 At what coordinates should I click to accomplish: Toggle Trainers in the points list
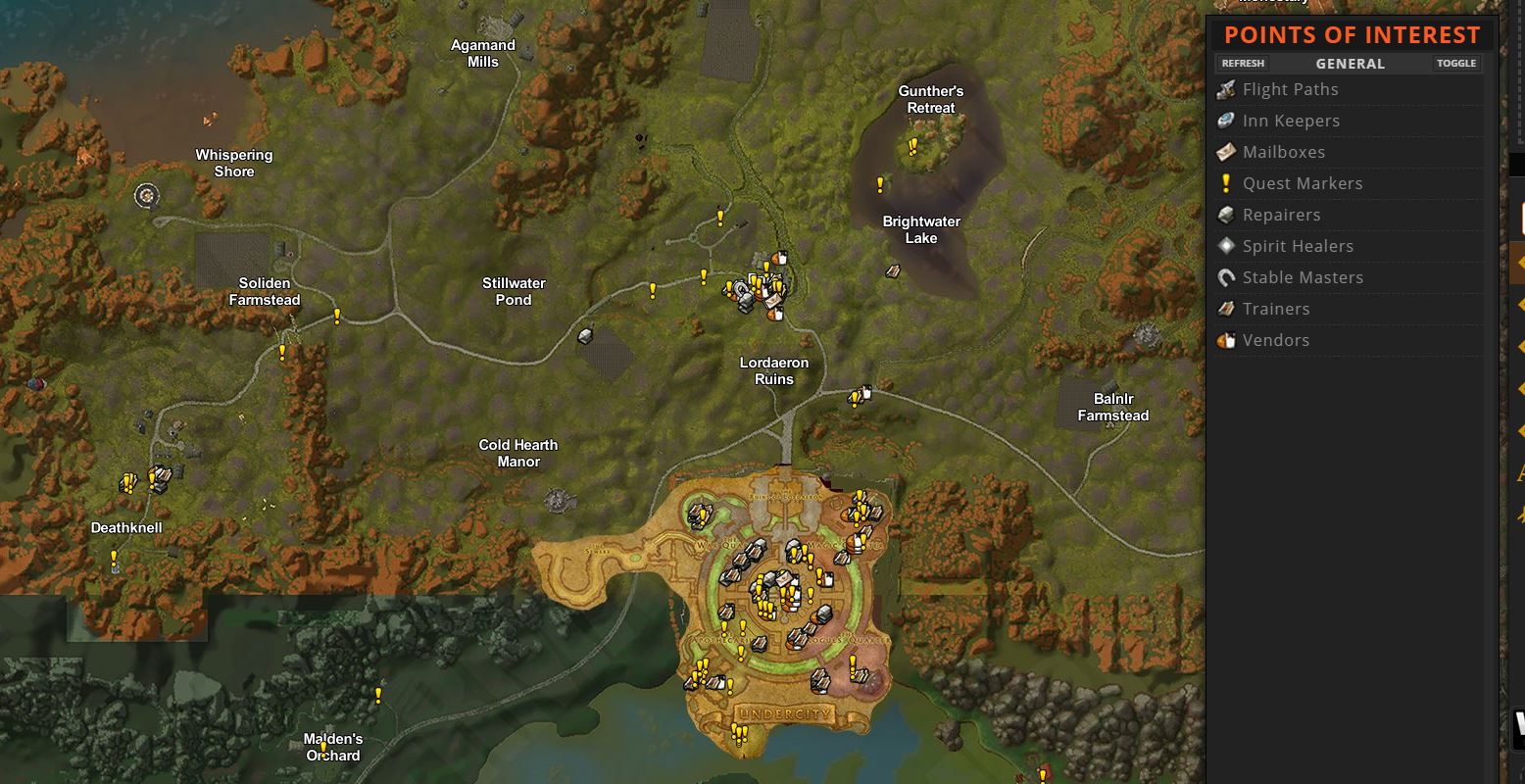click(x=1275, y=309)
